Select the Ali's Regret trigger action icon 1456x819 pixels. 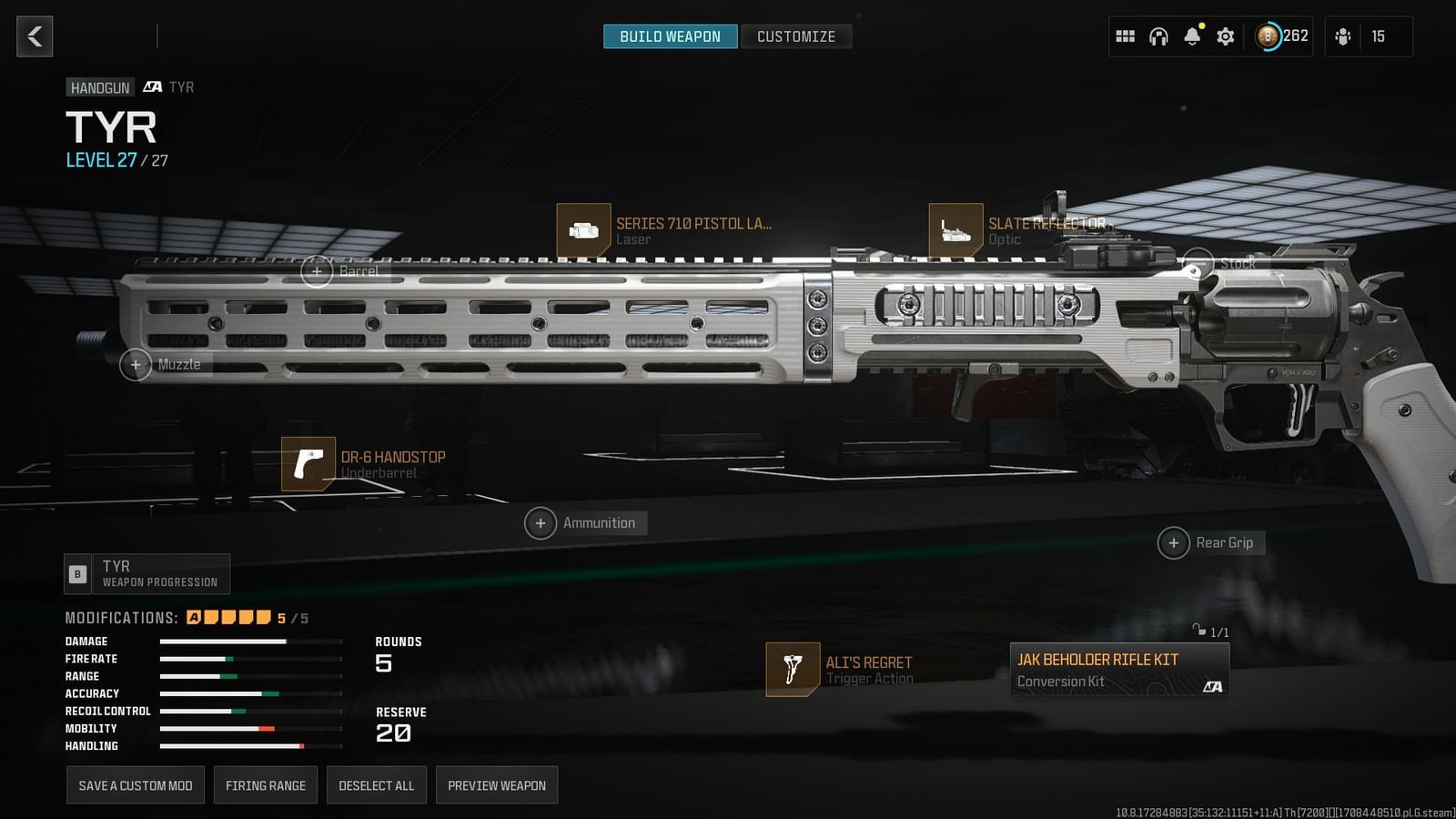pos(794,669)
